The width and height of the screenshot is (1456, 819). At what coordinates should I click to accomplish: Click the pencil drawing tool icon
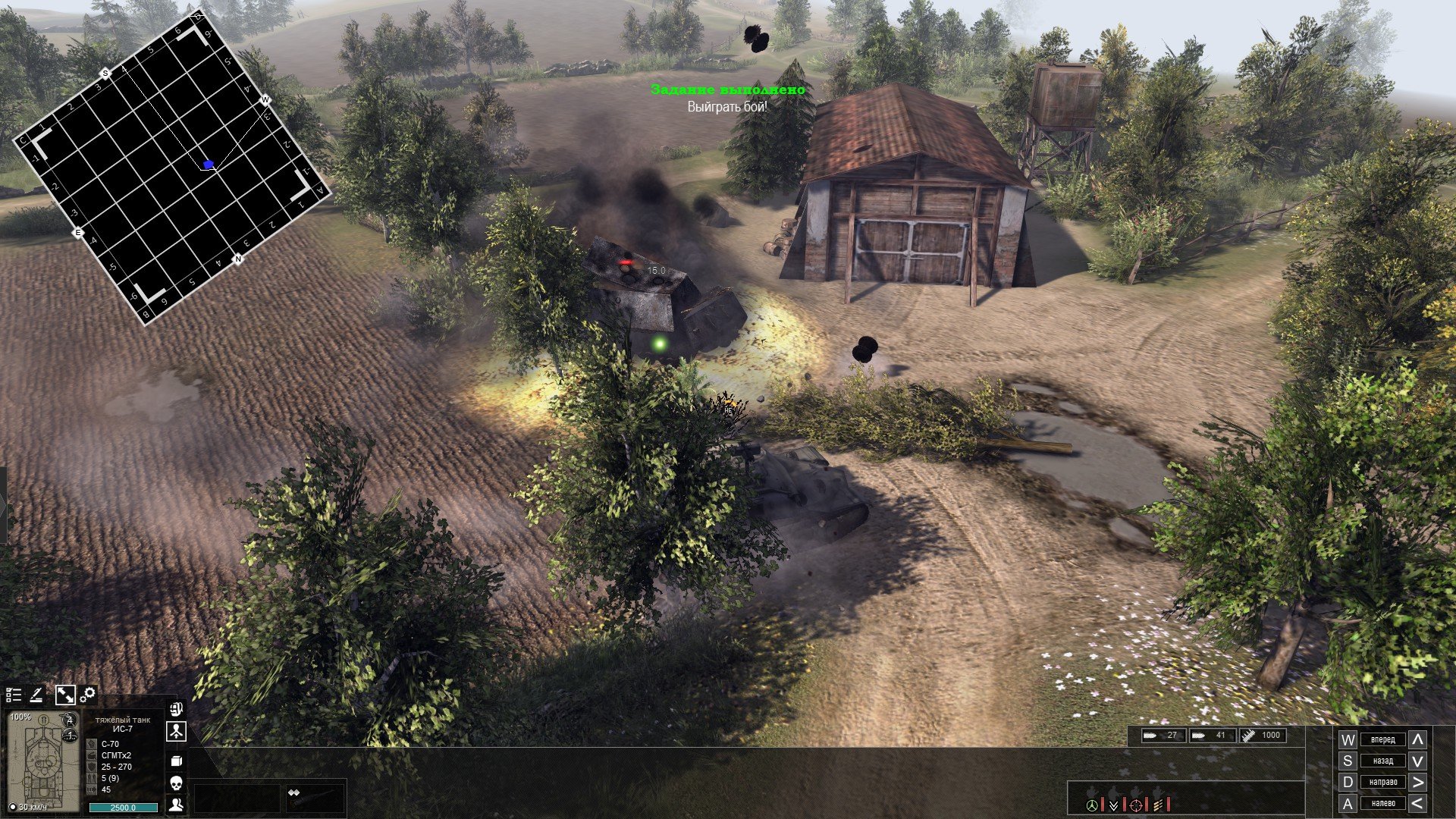36,695
